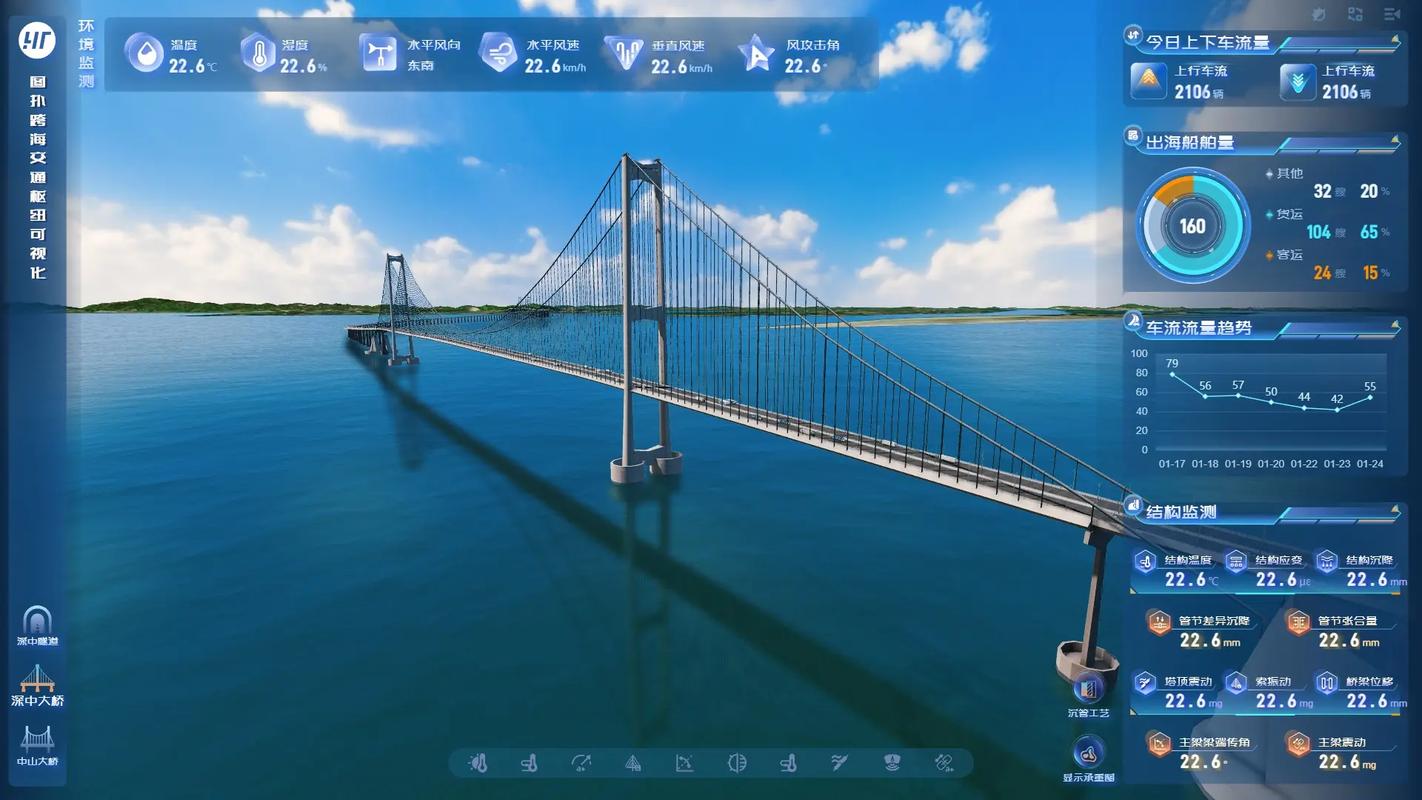Click the YT logo in the corner
This screenshot has width=1422, height=800.
(x=38, y=40)
